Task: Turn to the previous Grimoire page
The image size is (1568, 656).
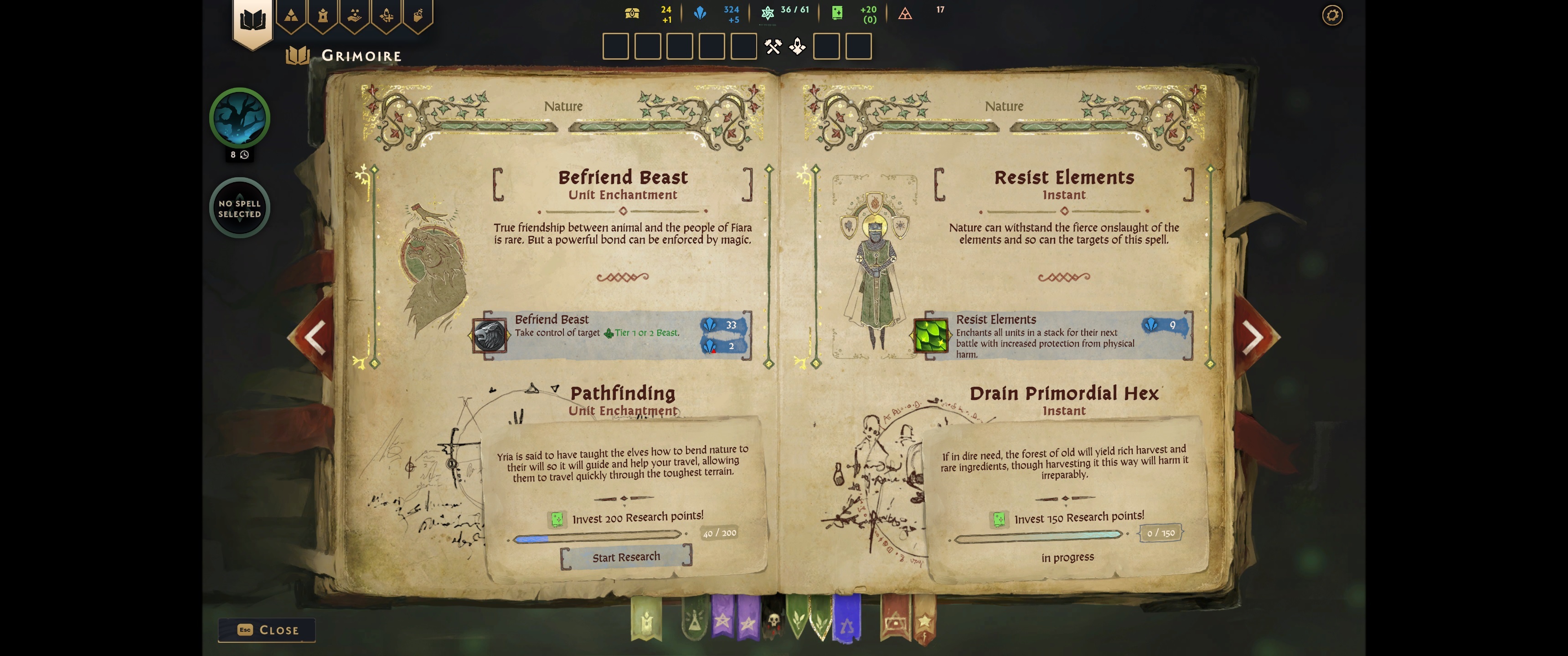Action: click(315, 337)
